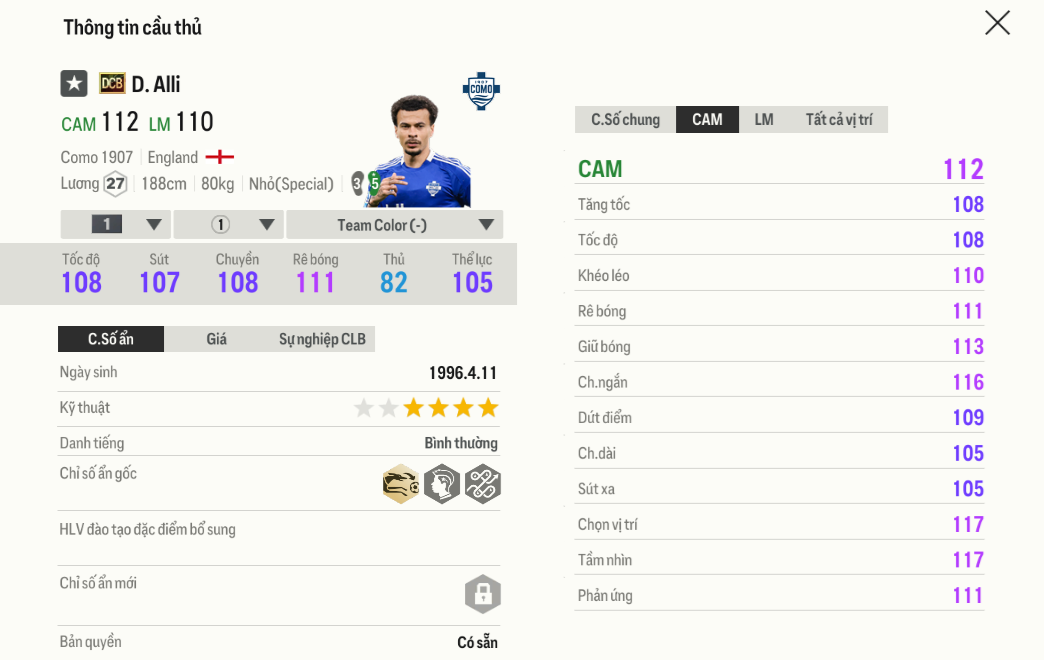Select the CAM position tab
Screen dimensions: 1044x660
pos(707,120)
